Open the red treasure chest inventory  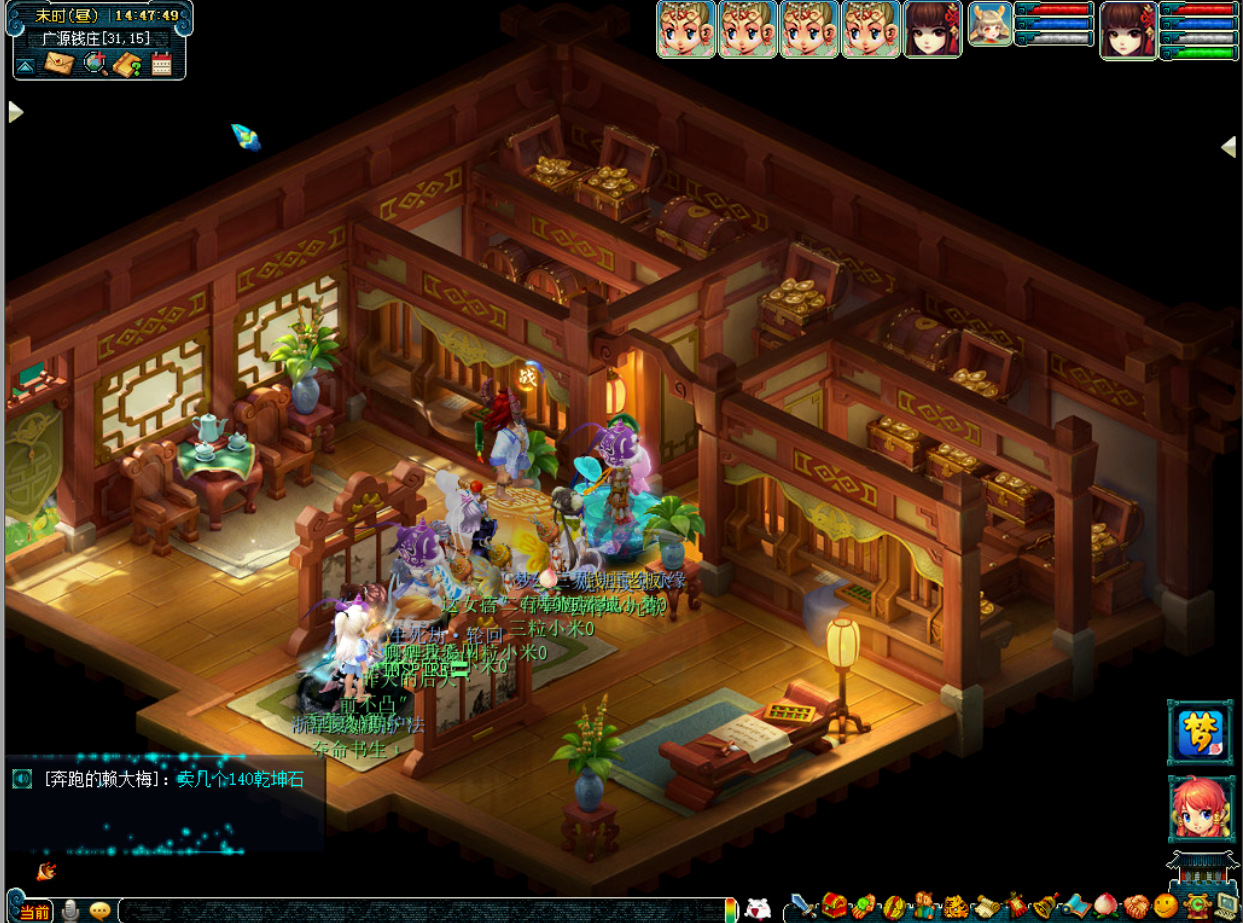[x=834, y=906]
